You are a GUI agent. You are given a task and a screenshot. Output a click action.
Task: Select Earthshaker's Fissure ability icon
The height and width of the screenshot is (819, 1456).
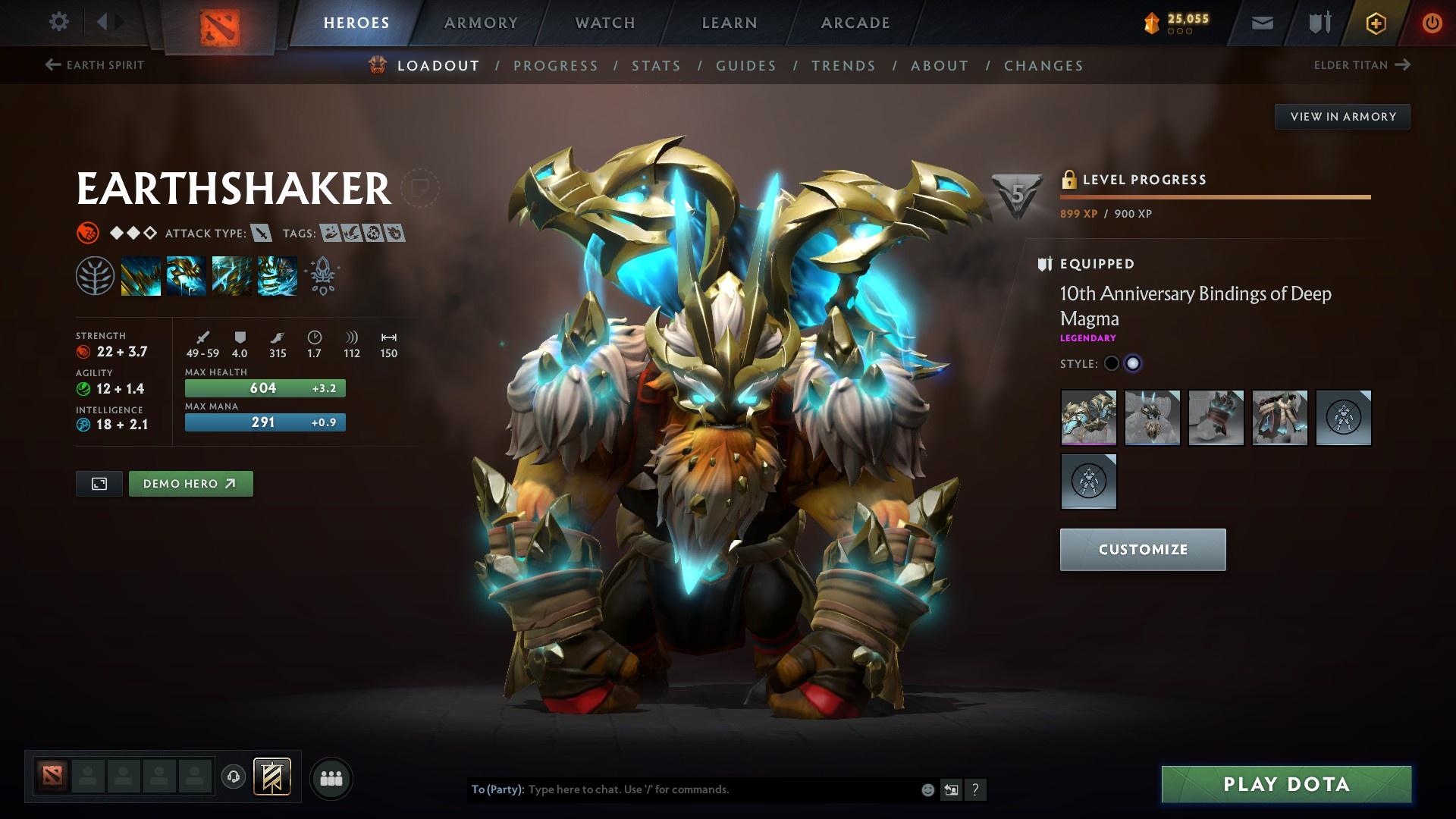point(141,275)
